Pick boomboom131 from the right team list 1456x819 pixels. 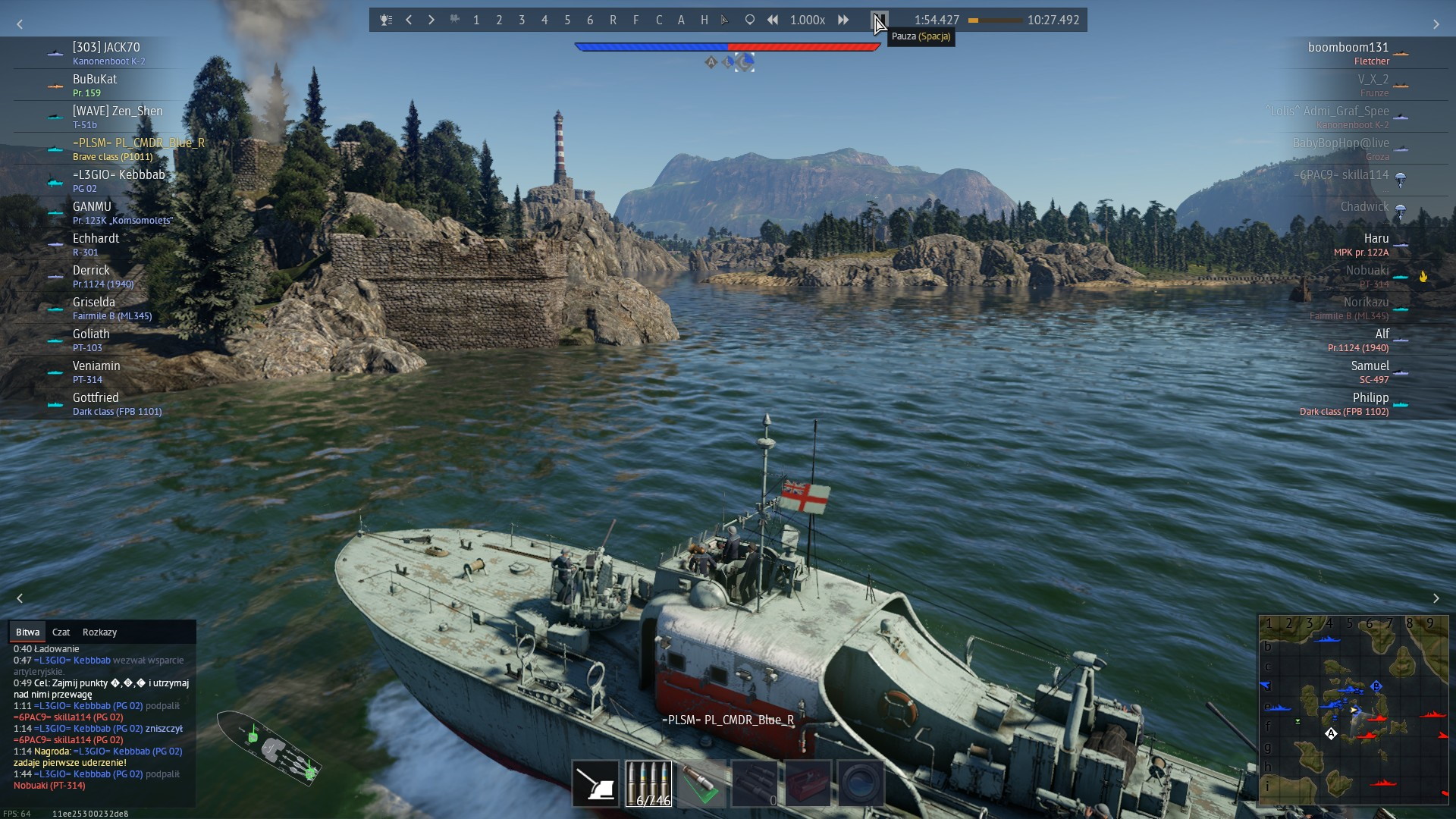pos(1348,48)
